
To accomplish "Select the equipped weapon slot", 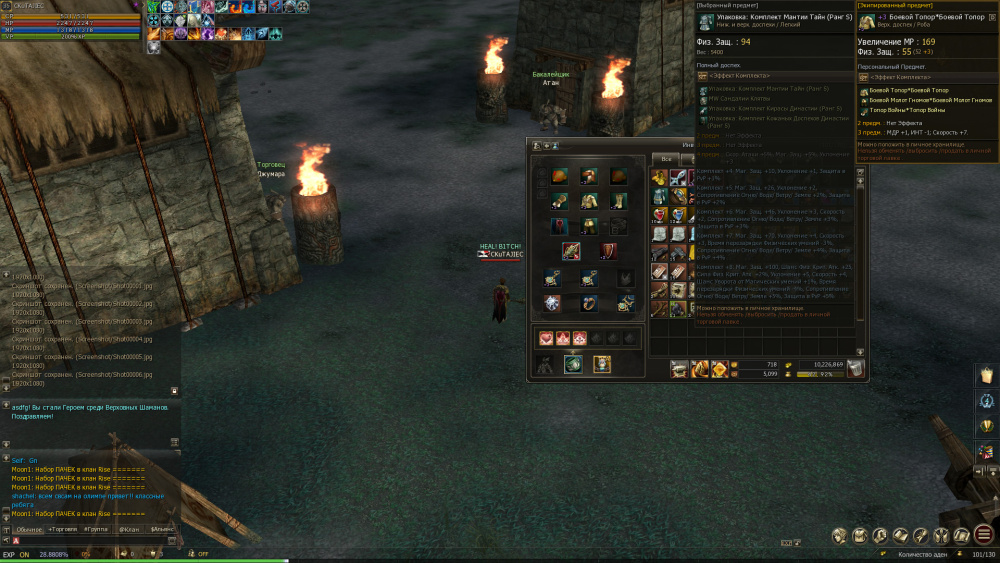I will (571, 251).
